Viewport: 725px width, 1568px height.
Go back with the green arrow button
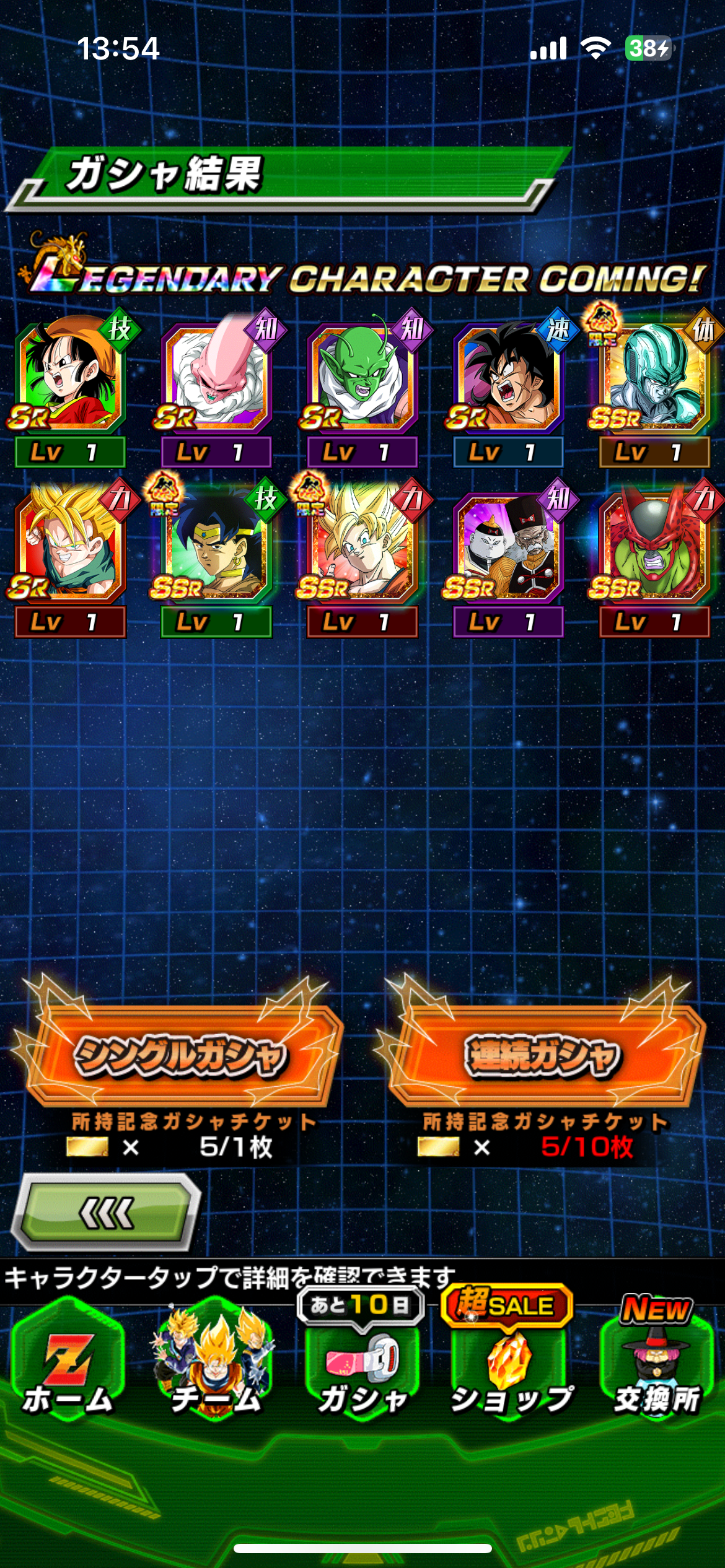coord(107,1213)
